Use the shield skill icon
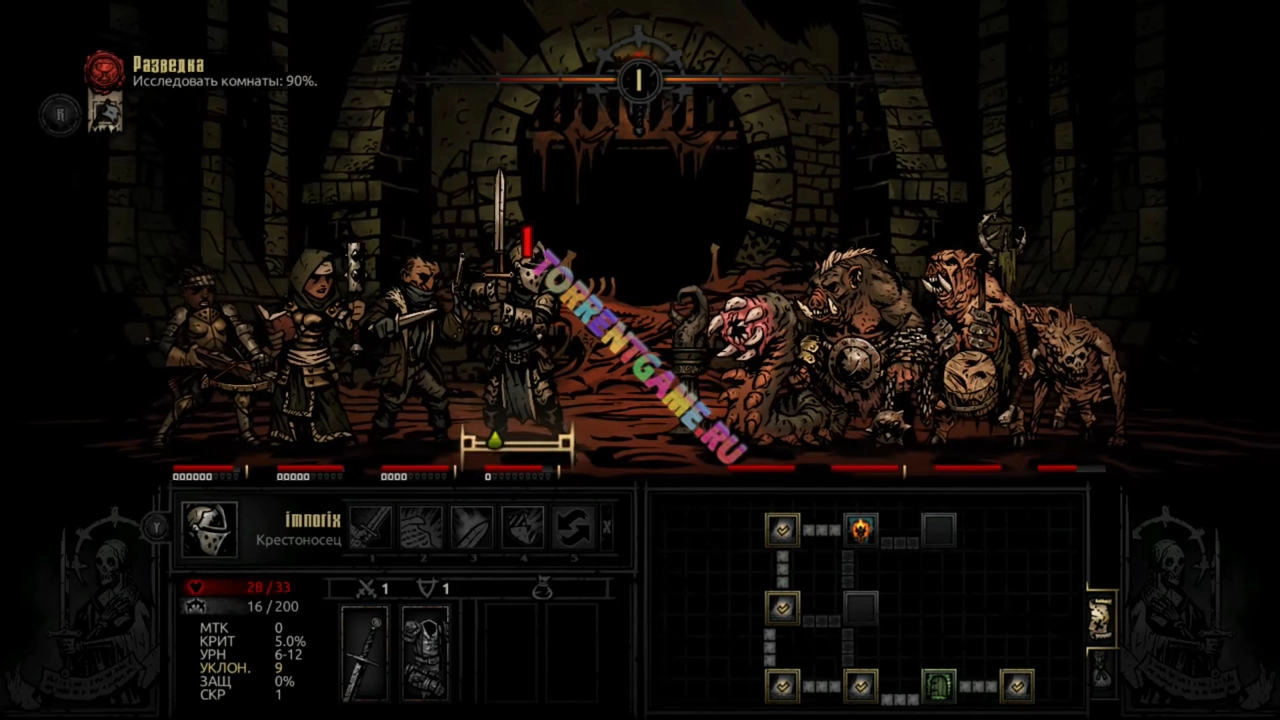 click(x=522, y=527)
